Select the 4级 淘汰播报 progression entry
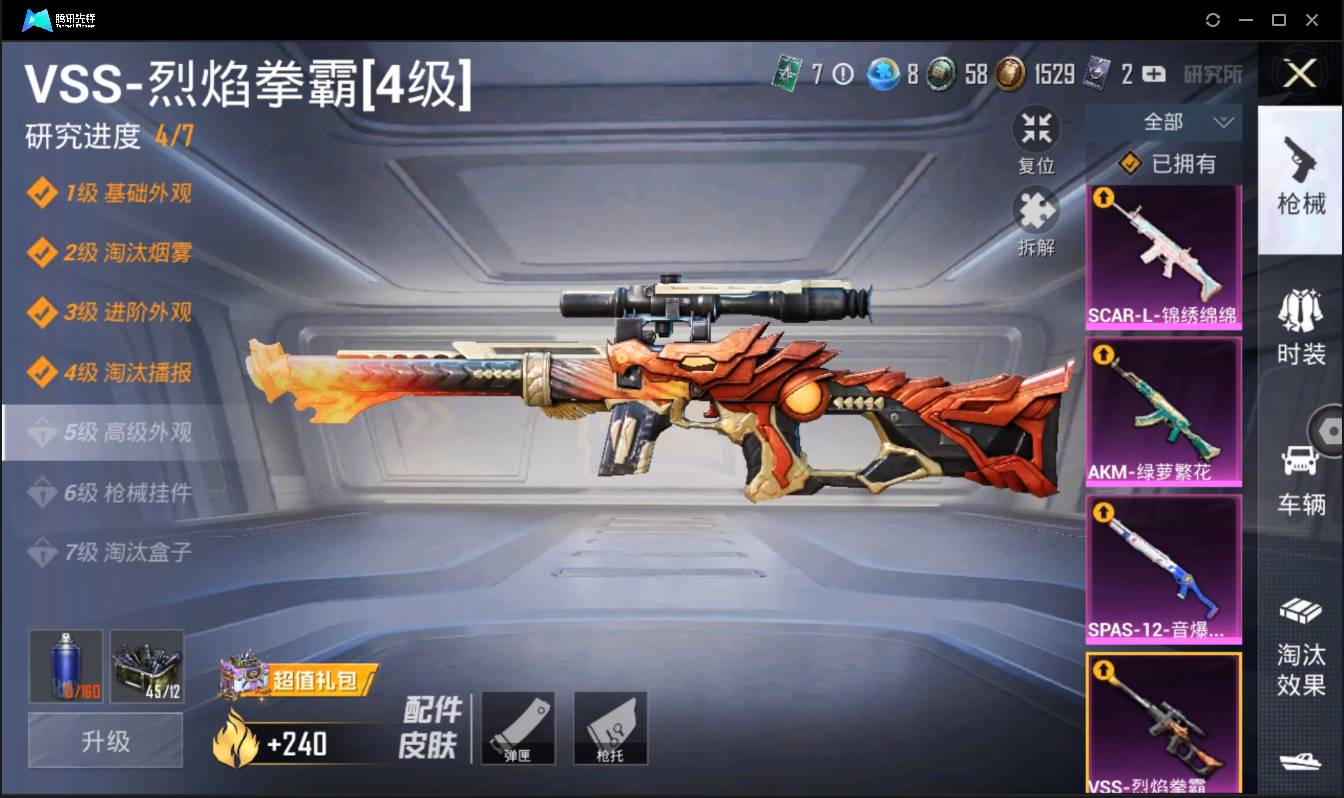This screenshot has width=1344, height=798. [x=110, y=373]
